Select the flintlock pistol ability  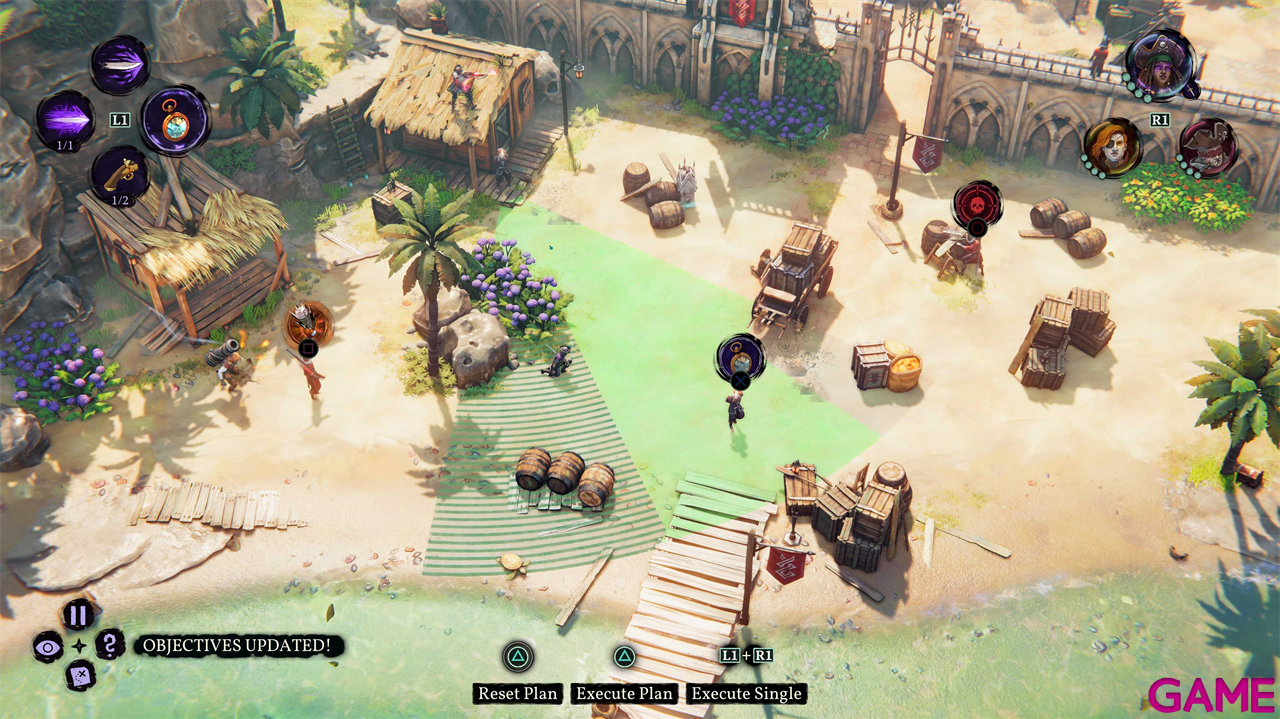[120, 175]
